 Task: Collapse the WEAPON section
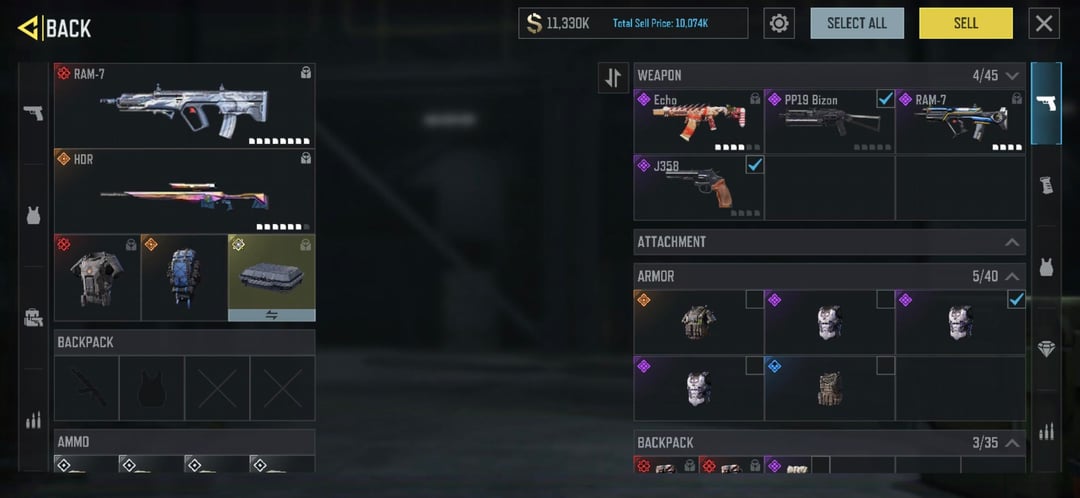coord(1012,76)
